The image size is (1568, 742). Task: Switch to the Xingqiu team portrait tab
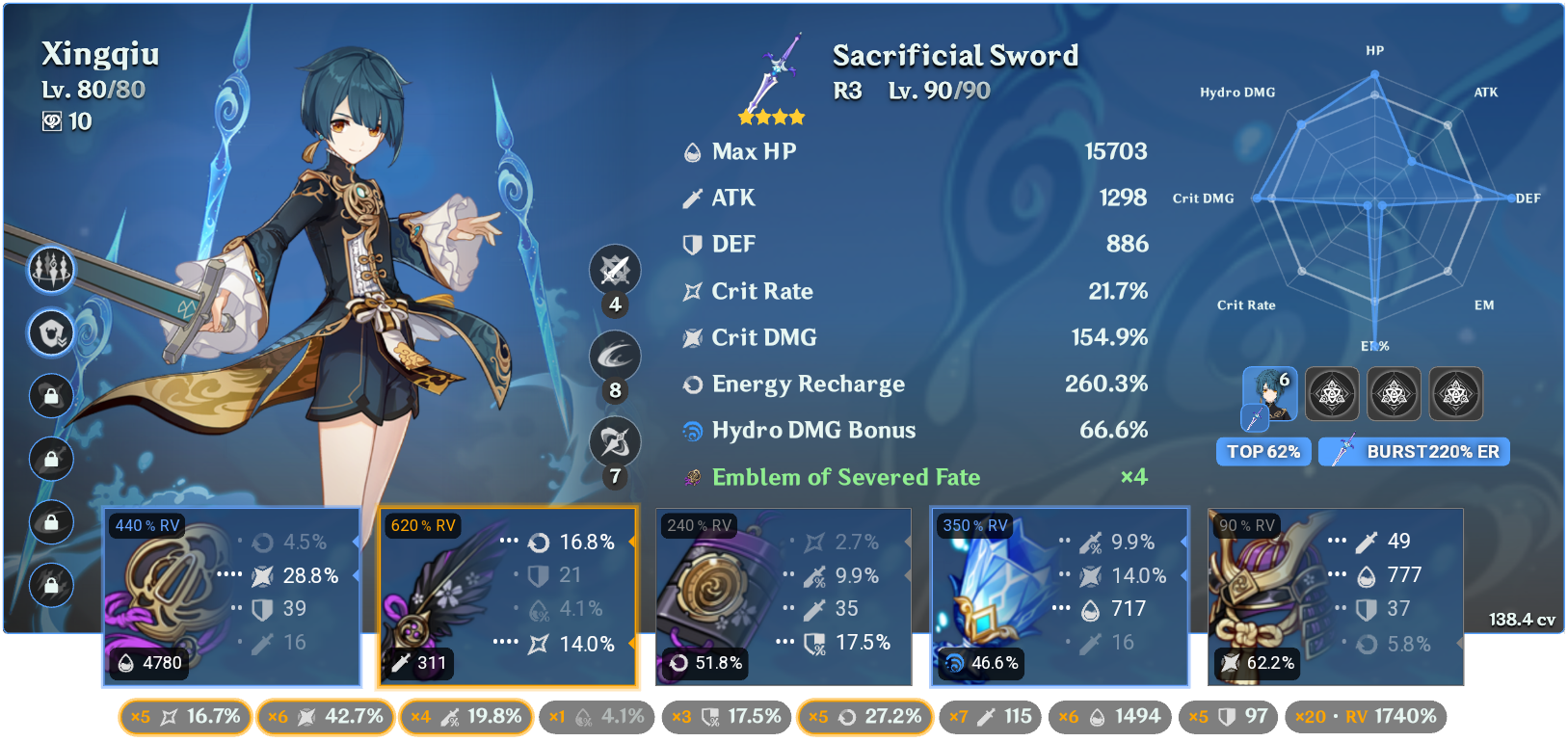(x=1268, y=393)
